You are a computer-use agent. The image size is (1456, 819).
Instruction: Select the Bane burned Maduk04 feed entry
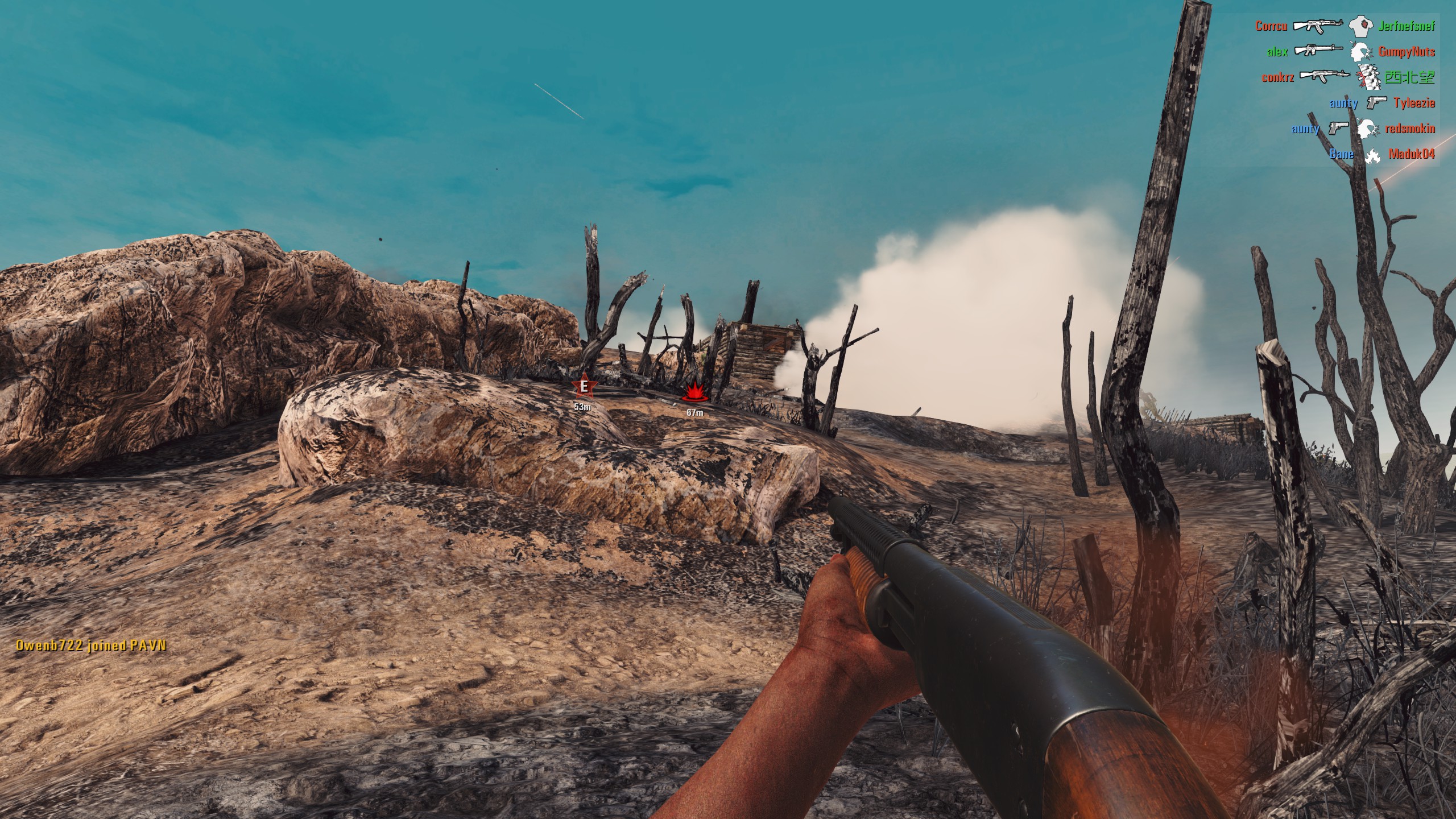tap(1381, 154)
